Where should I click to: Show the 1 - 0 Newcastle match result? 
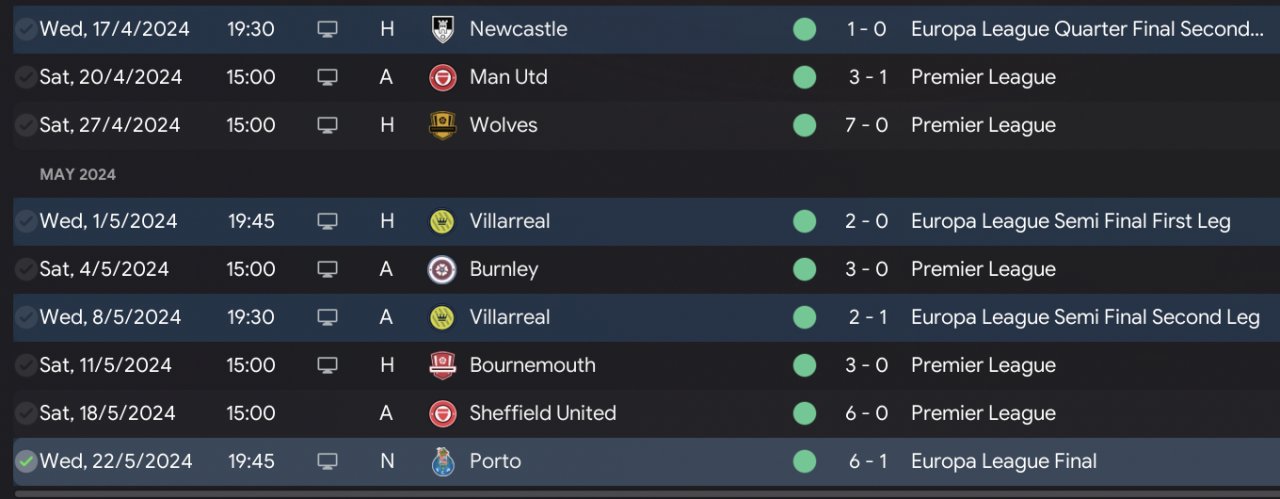[866, 29]
